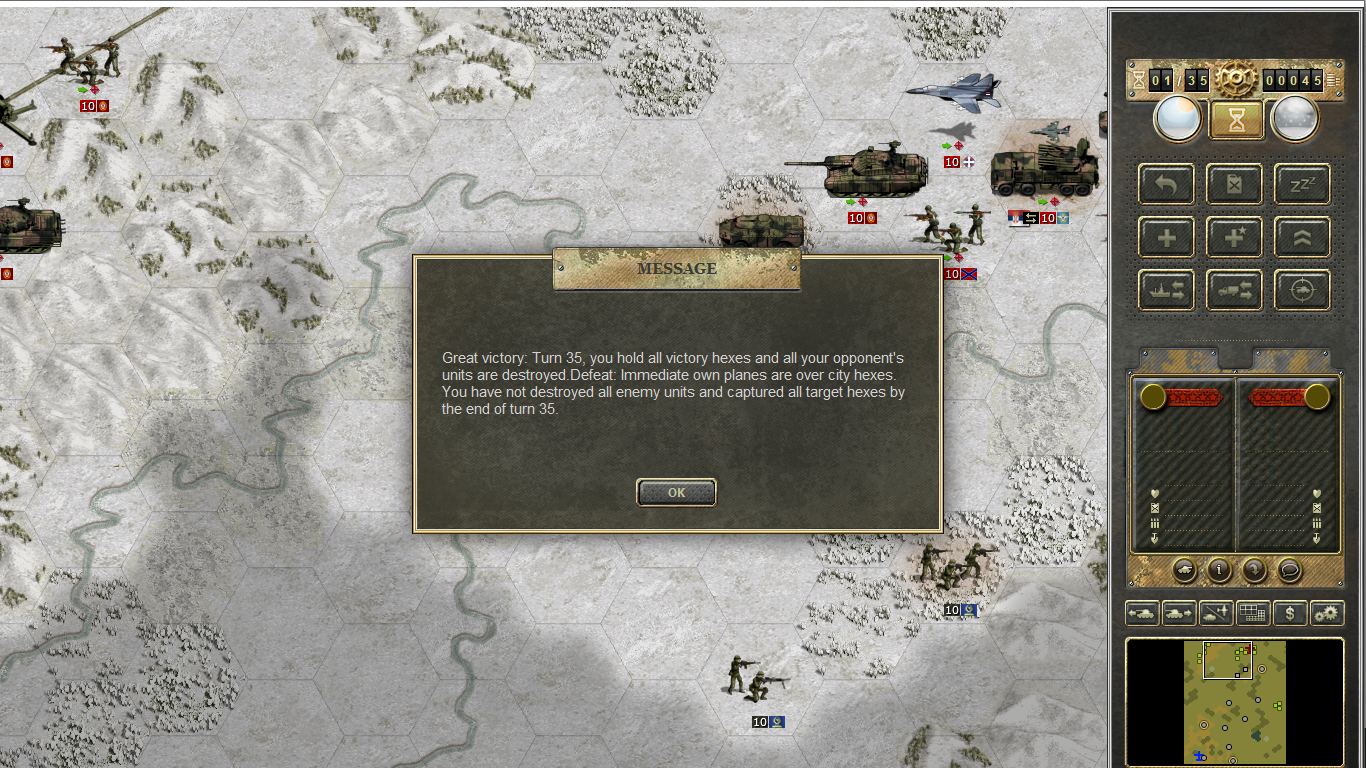This screenshot has width=1366, height=768.
Task: Show unit details with the round tank button
Action: [x=1184, y=570]
